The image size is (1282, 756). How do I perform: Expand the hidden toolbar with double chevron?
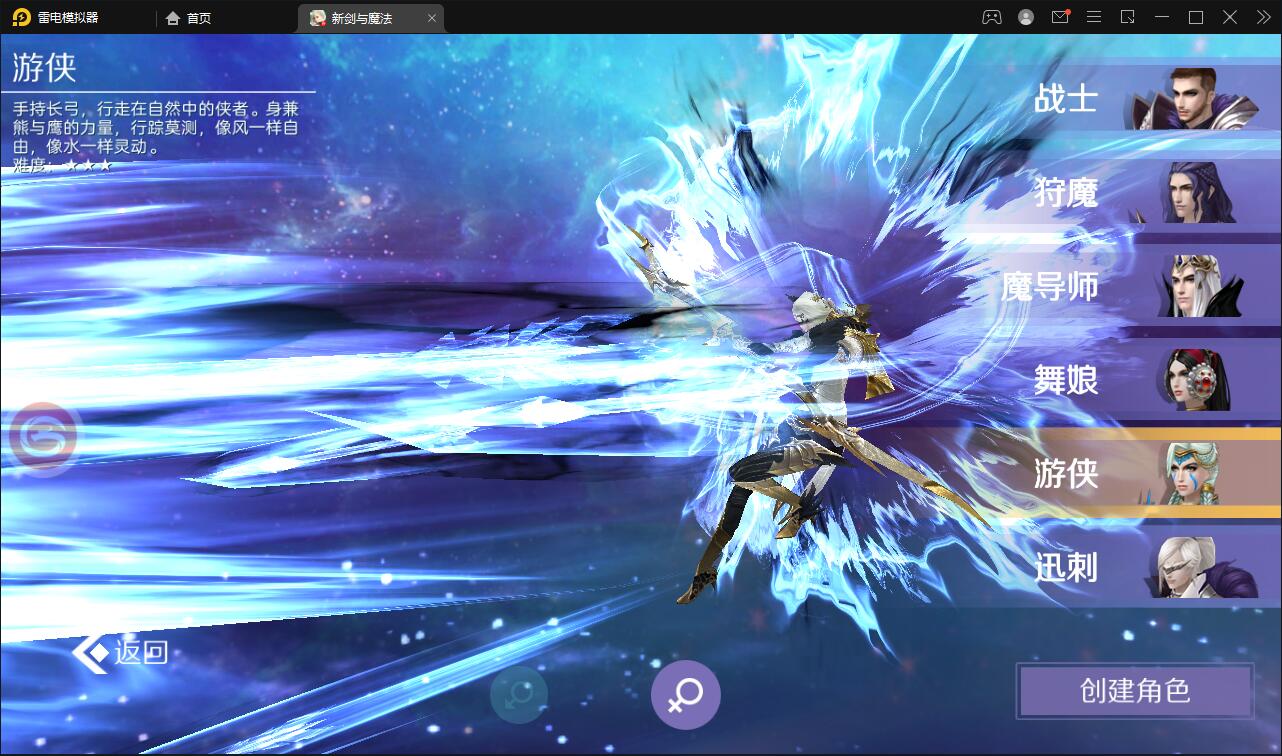pyautogui.click(x=1262, y=17)
